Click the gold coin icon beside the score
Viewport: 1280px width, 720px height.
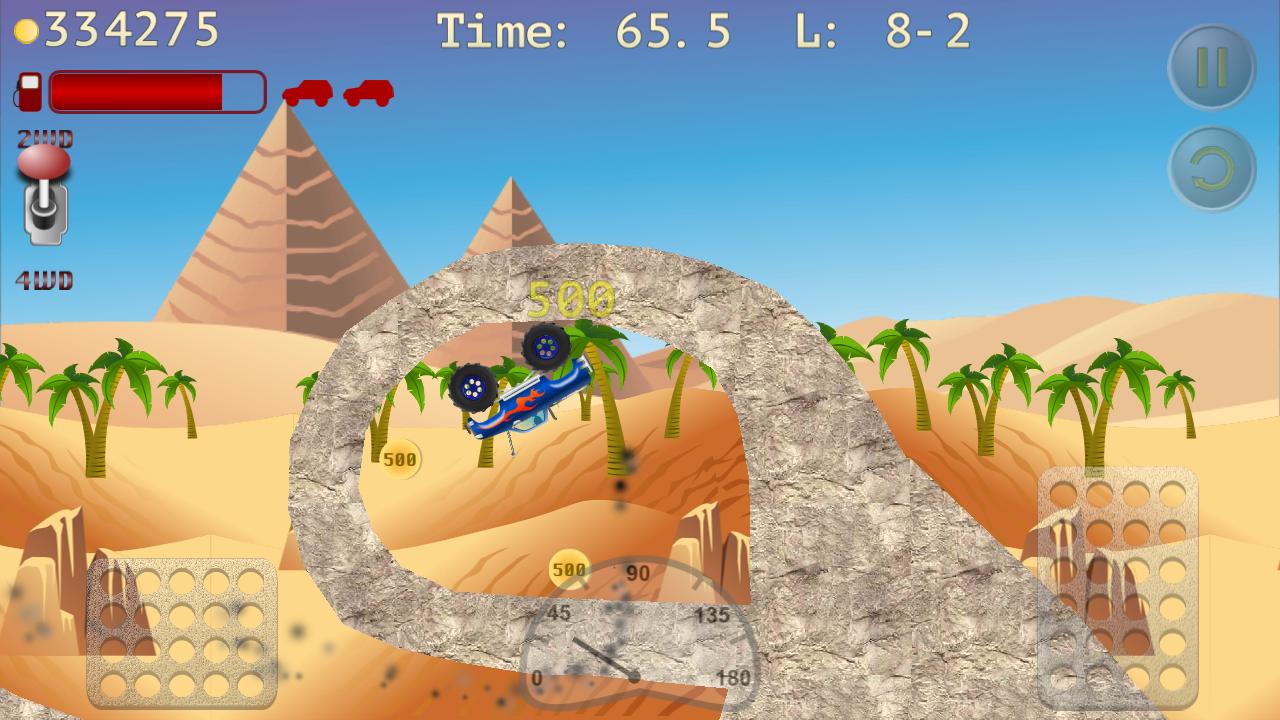tap(27, 28)
